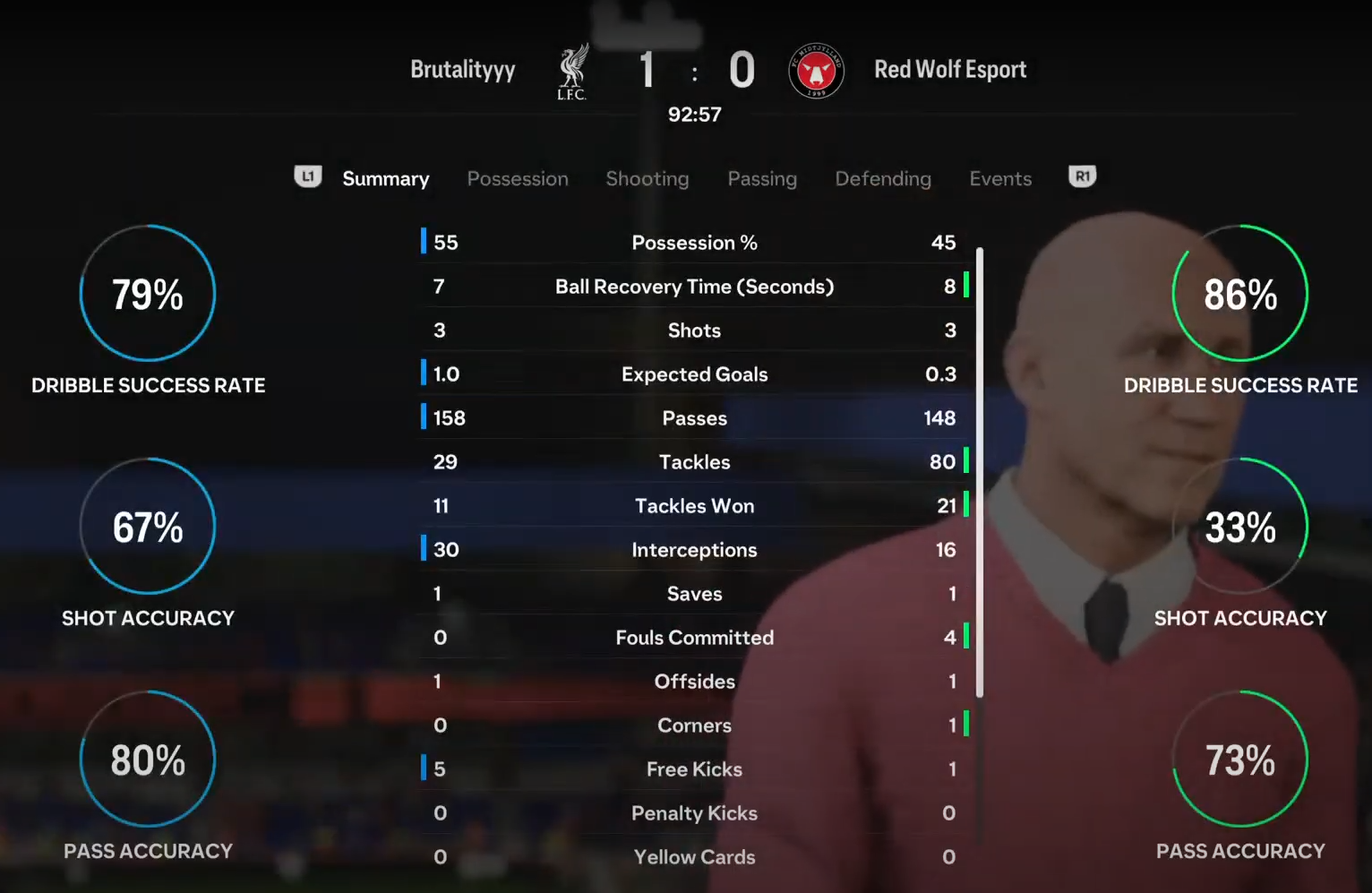The image size is (1372, 893).
Task: View the Events tab
Action: [x=1000, y=179]
